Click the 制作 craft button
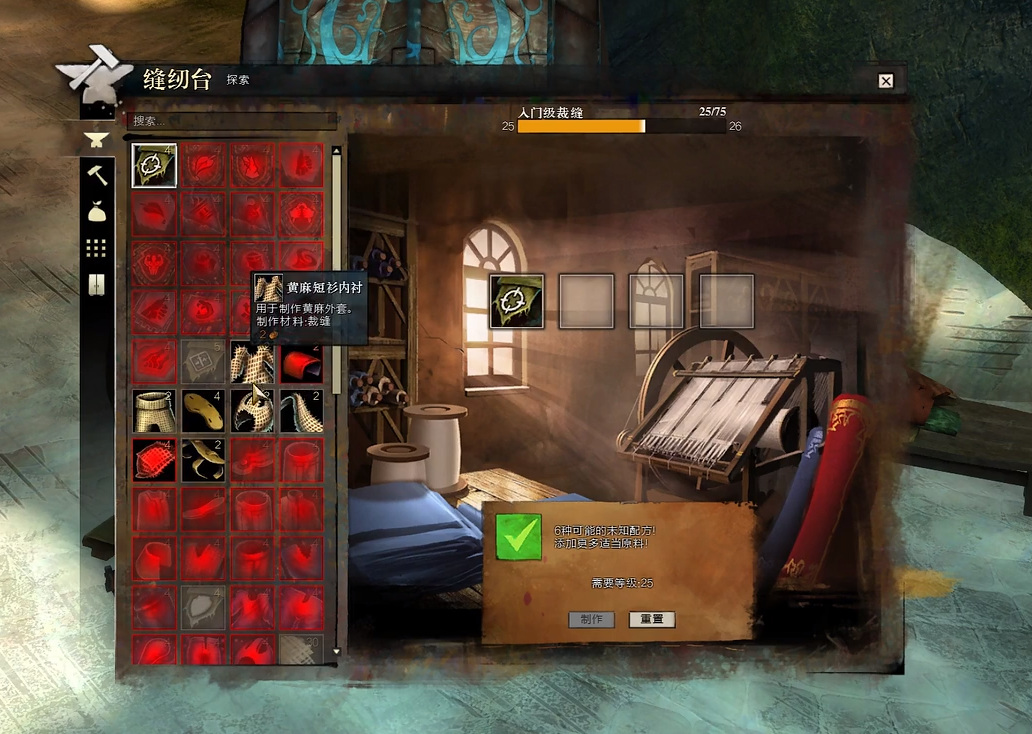The image size is (1032, 734). coord(591,619)
